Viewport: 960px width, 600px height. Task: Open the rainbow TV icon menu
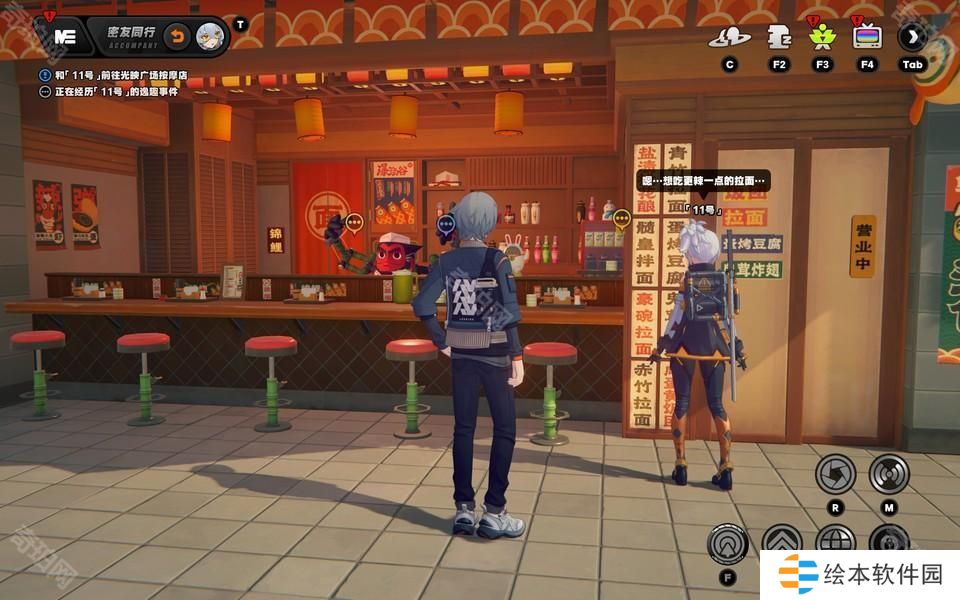click(x=867, y=38)
